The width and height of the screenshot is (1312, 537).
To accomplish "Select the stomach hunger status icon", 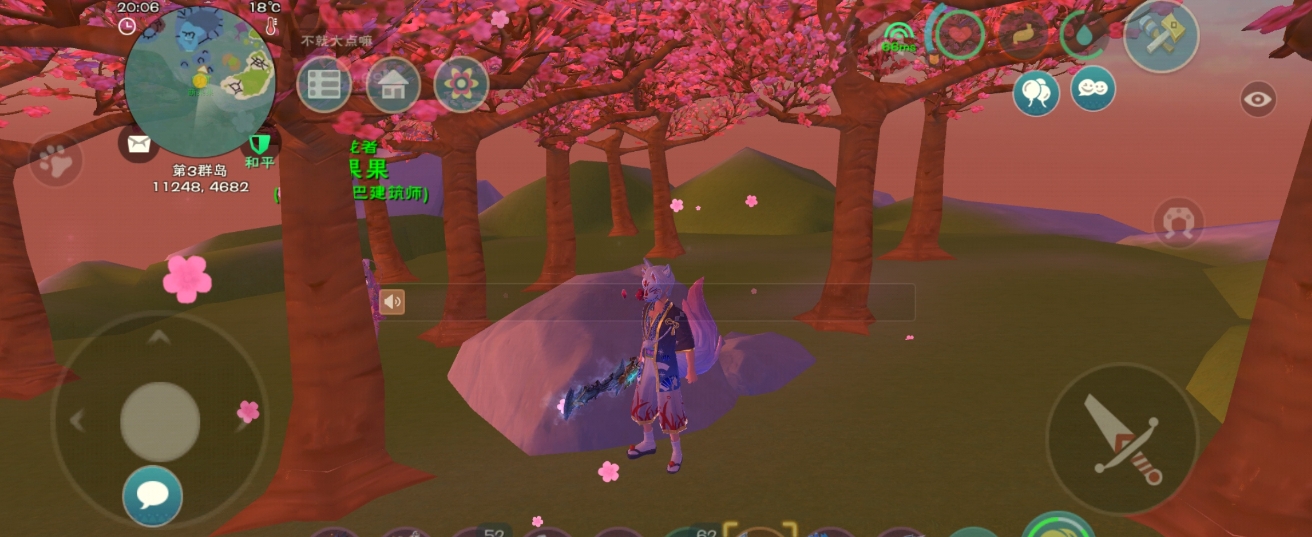I will coord(1022,36).
